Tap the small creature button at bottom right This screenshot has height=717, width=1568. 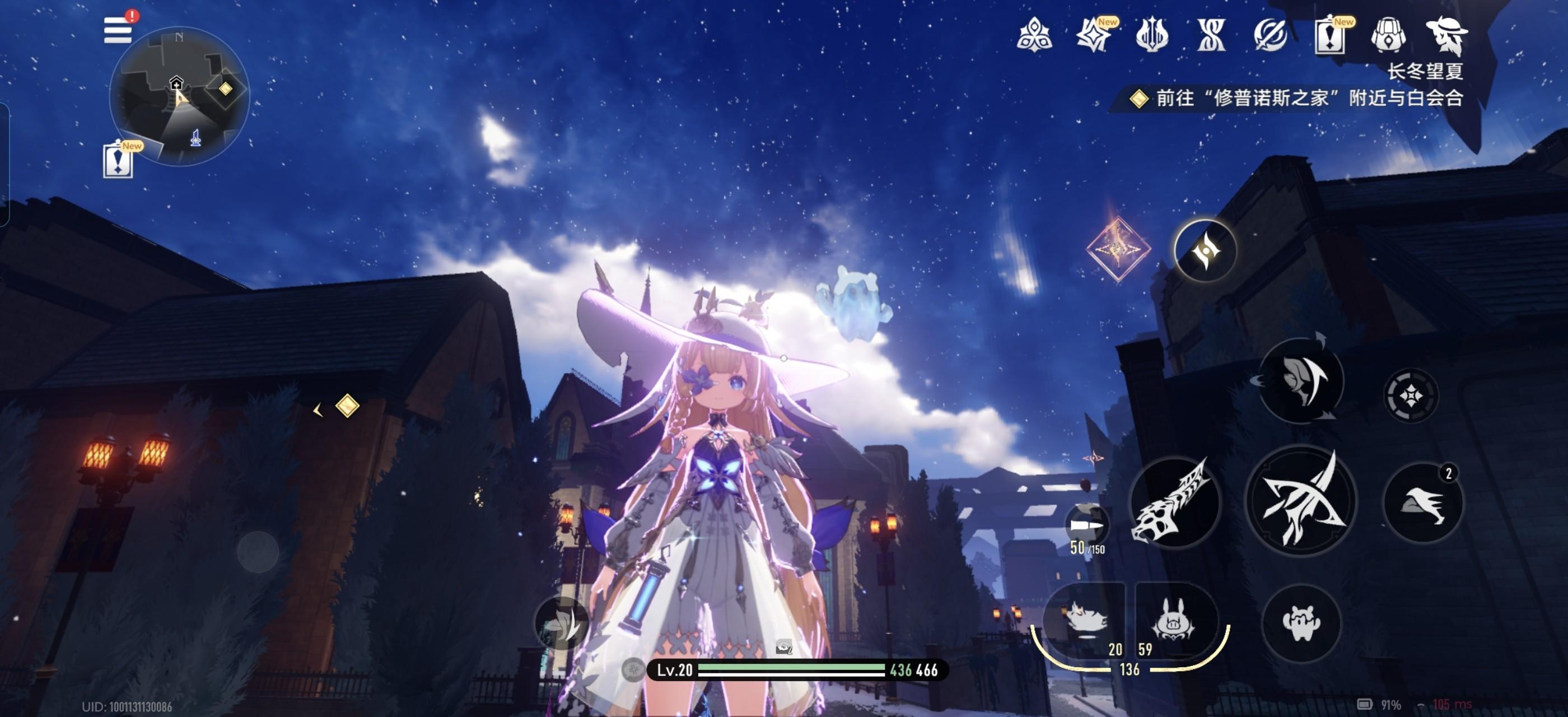click(1301, 622)
